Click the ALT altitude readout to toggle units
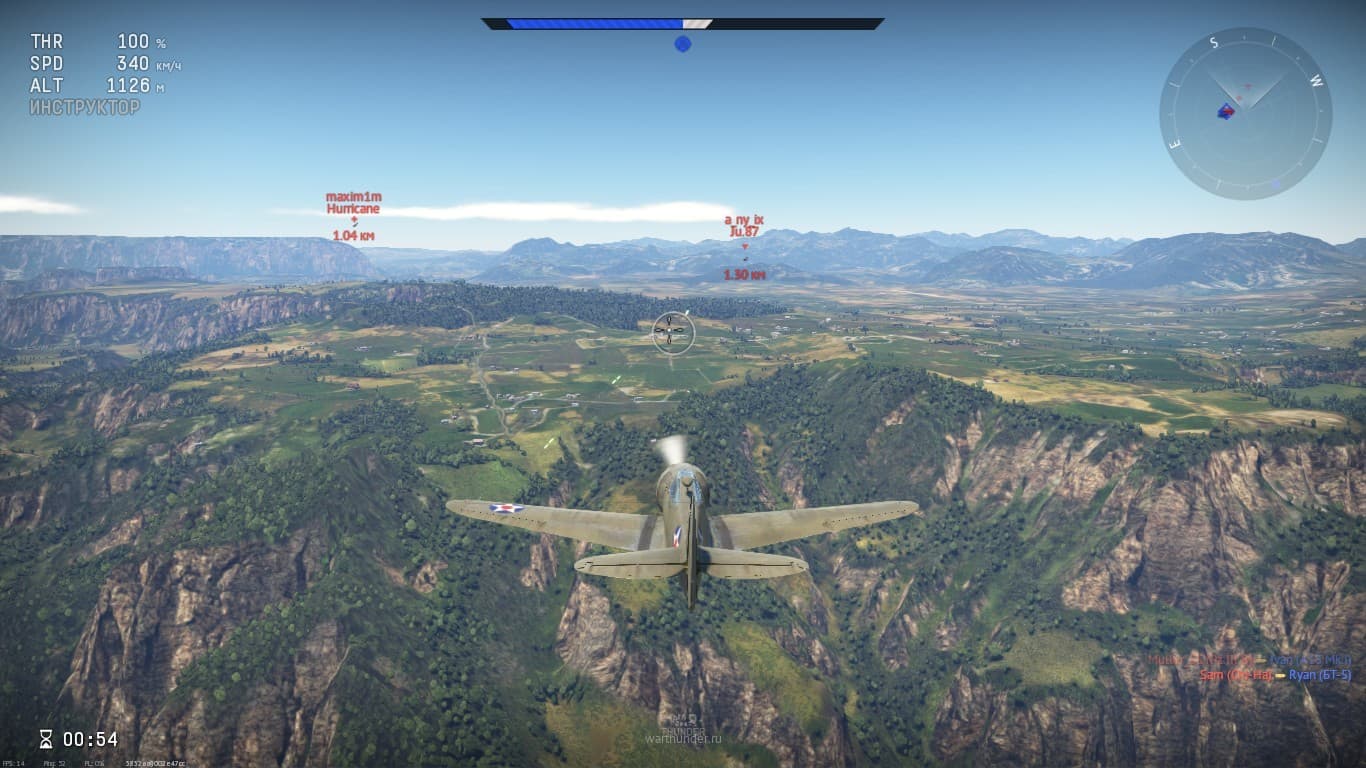Viewport: 1366px width, 768px height. (127, 84)
